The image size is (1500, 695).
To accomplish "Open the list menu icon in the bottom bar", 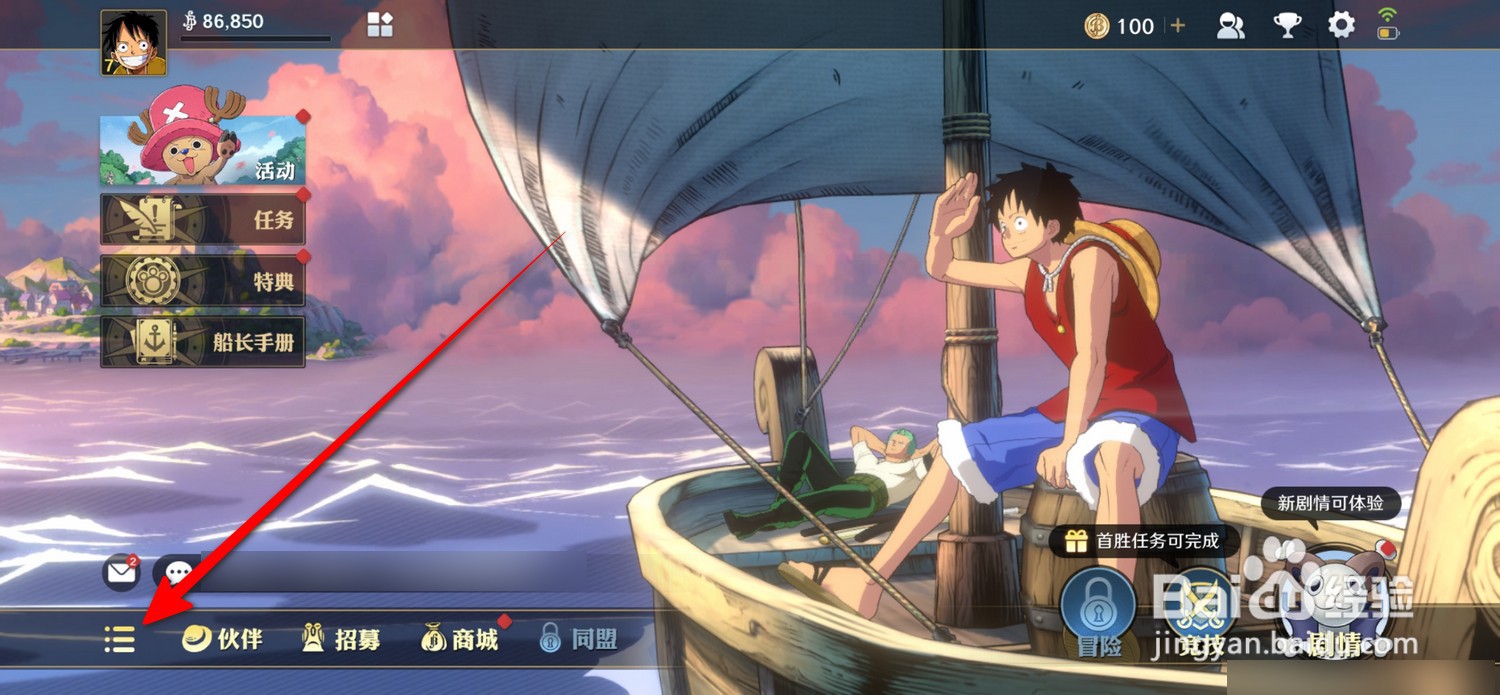I will tap(120, 639).
